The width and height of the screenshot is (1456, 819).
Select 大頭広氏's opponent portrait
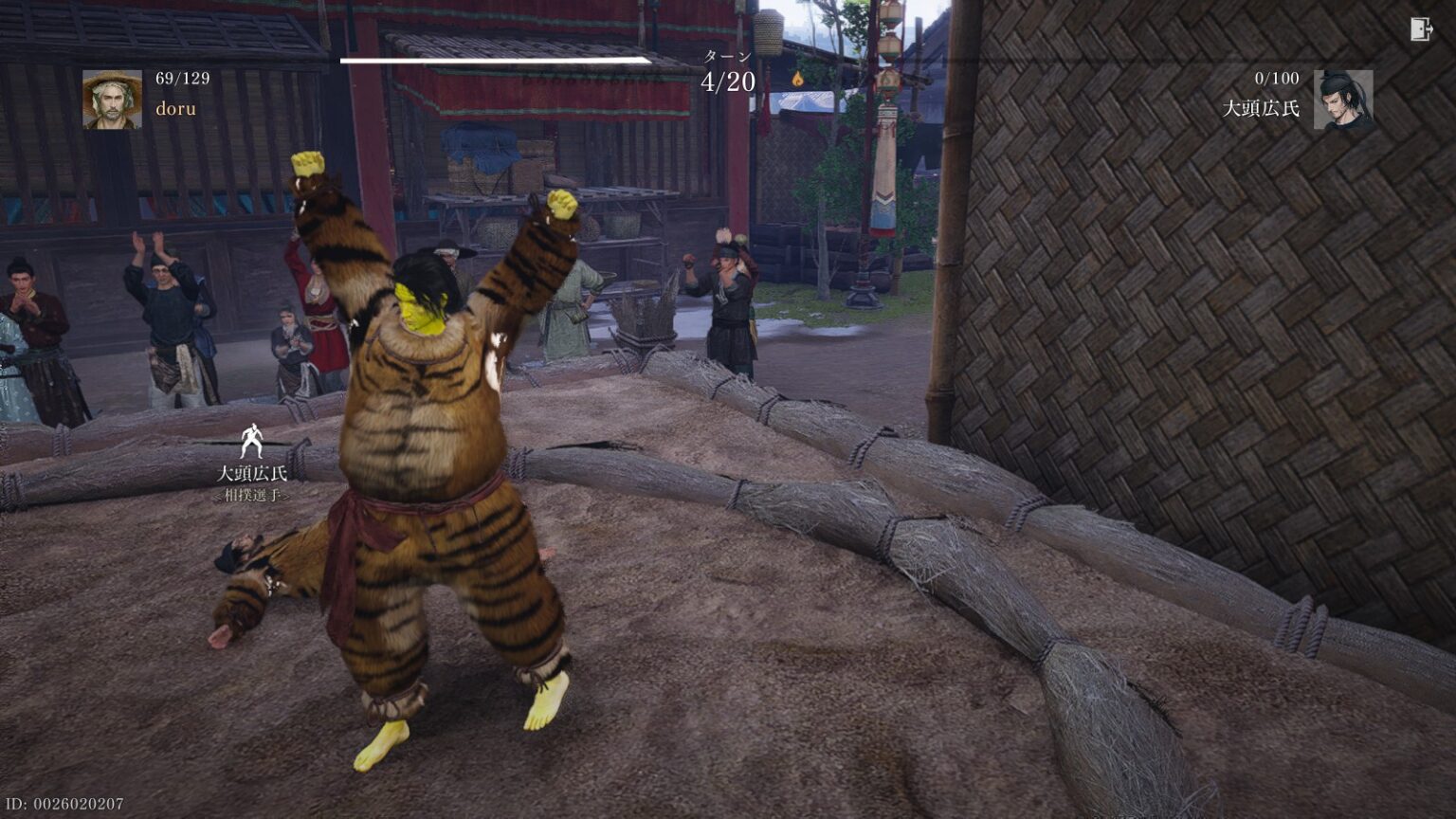[1342, 100]
